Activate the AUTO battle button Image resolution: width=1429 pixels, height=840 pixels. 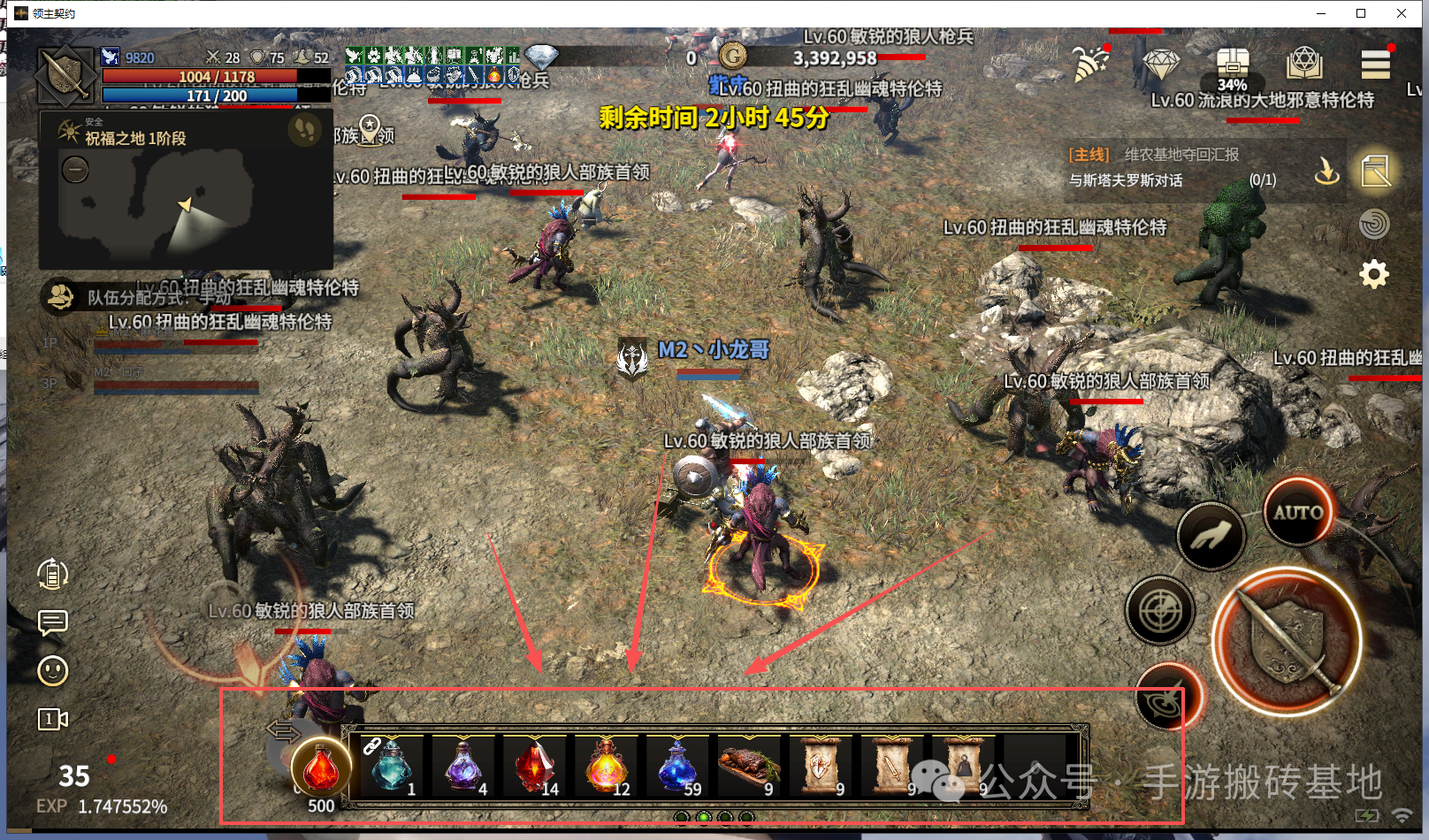[1297, 512]
